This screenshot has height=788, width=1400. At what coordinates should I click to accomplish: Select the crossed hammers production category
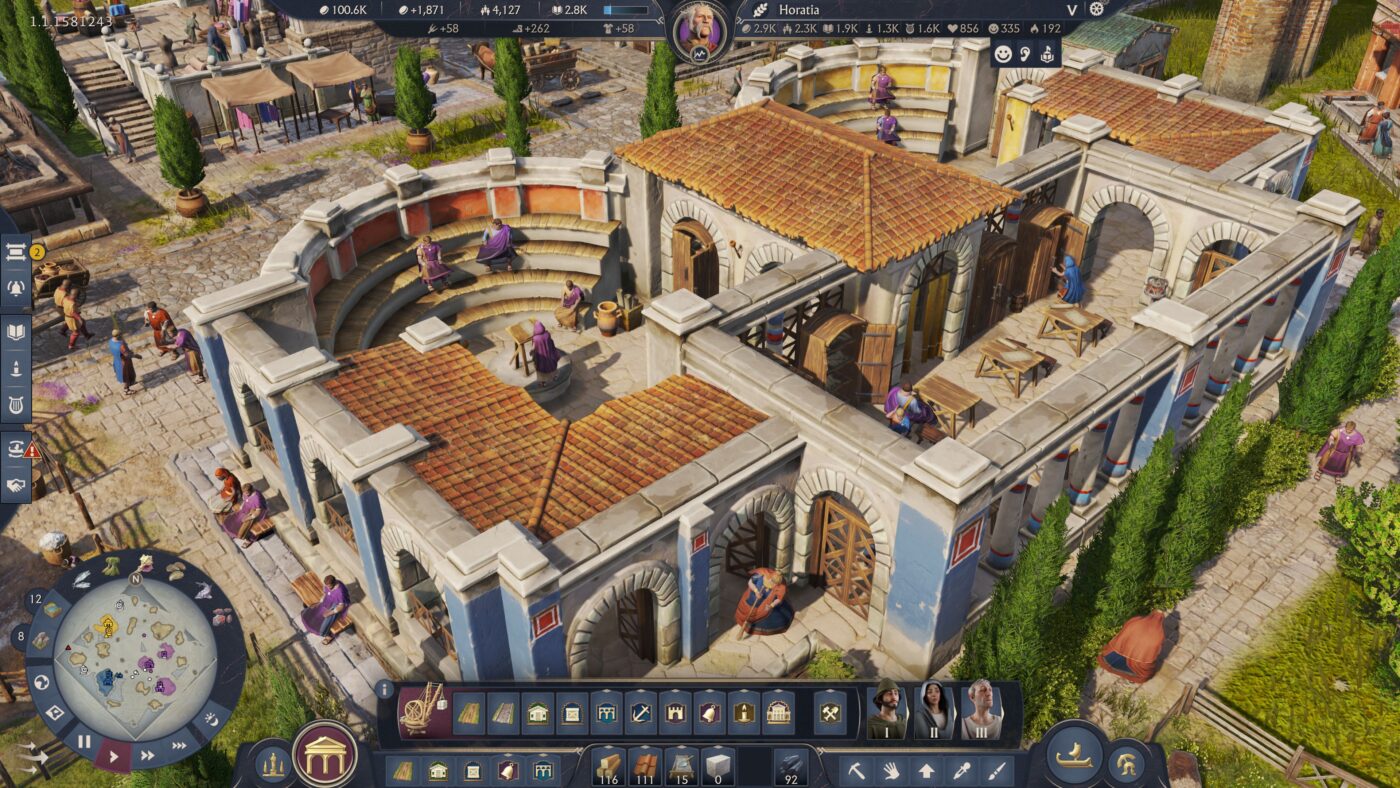(x=829, y=713)
